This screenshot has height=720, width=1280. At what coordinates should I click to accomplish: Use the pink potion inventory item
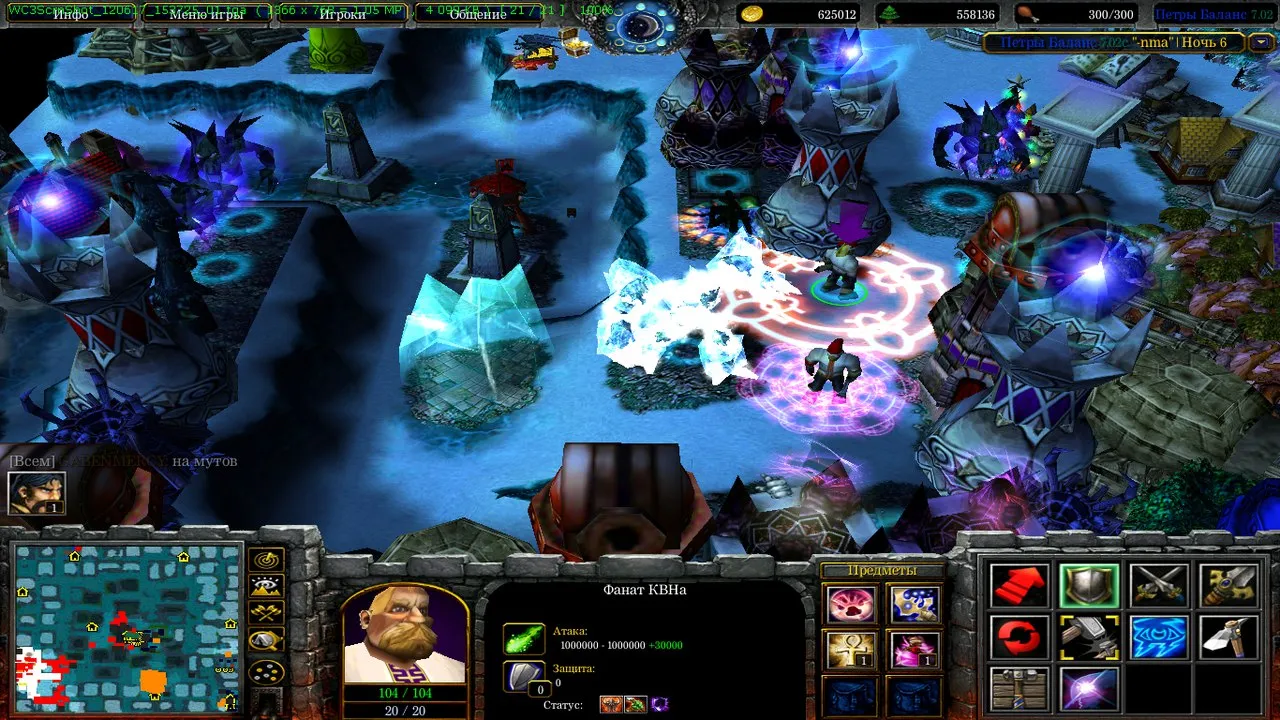(x=913, y=650)
